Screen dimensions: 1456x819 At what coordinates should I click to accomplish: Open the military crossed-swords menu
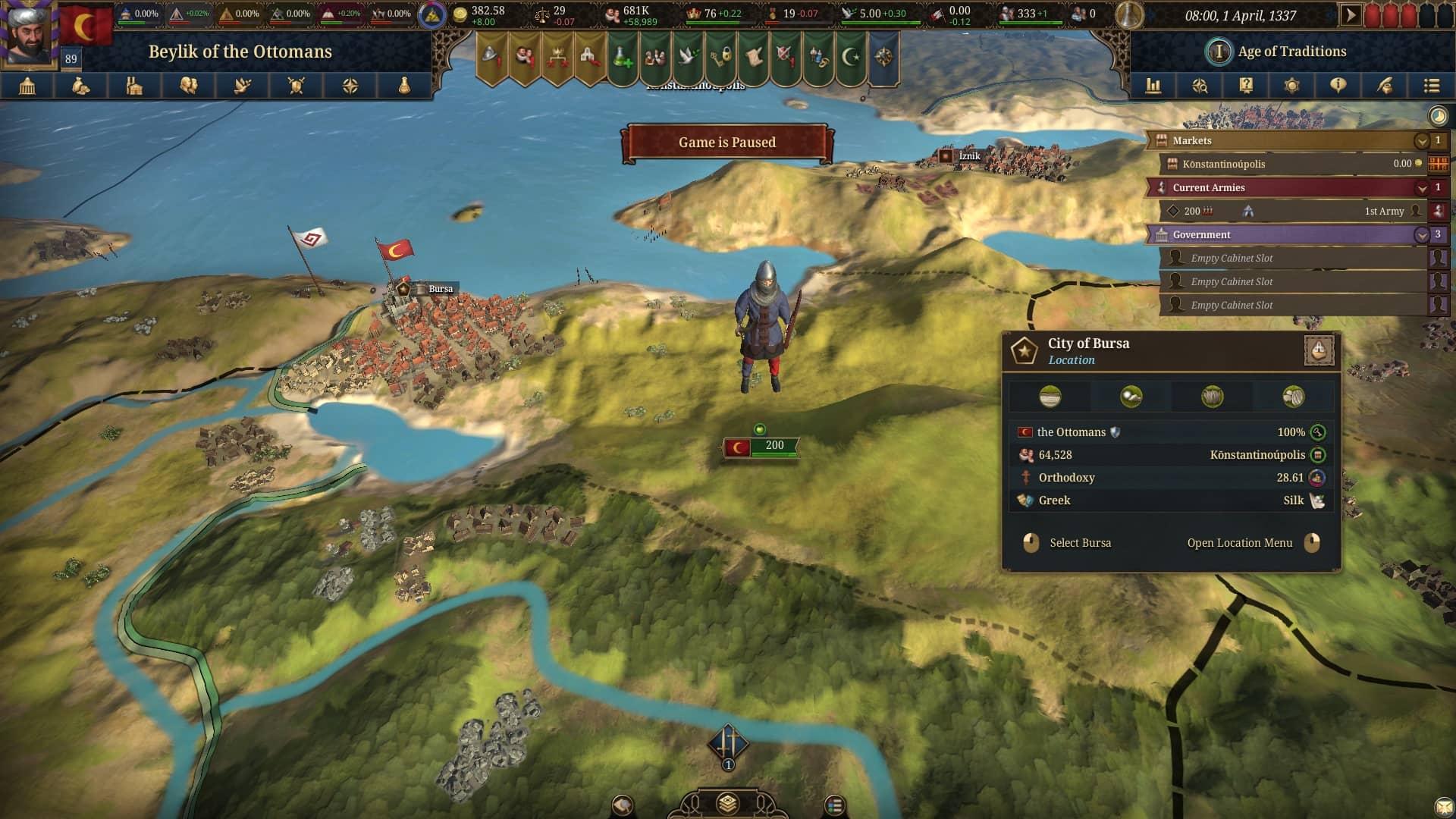[x=297, y=86]
